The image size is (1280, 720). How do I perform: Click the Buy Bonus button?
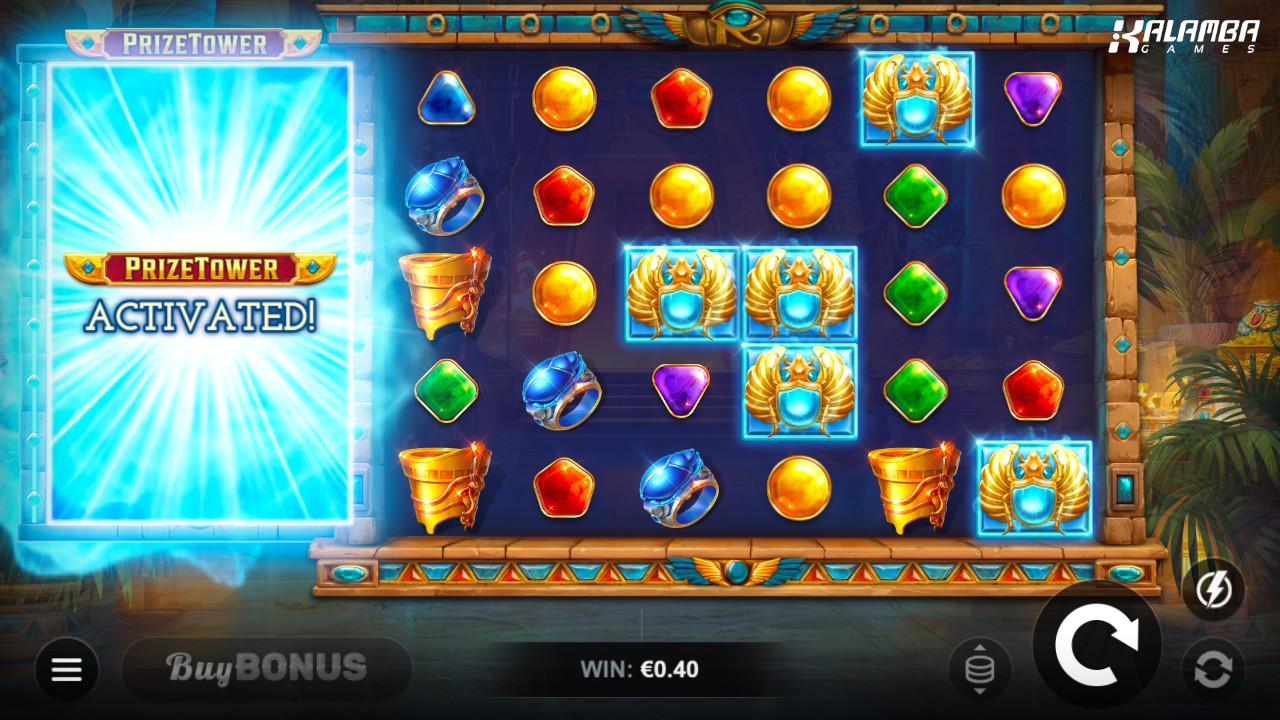coord(266,668)
